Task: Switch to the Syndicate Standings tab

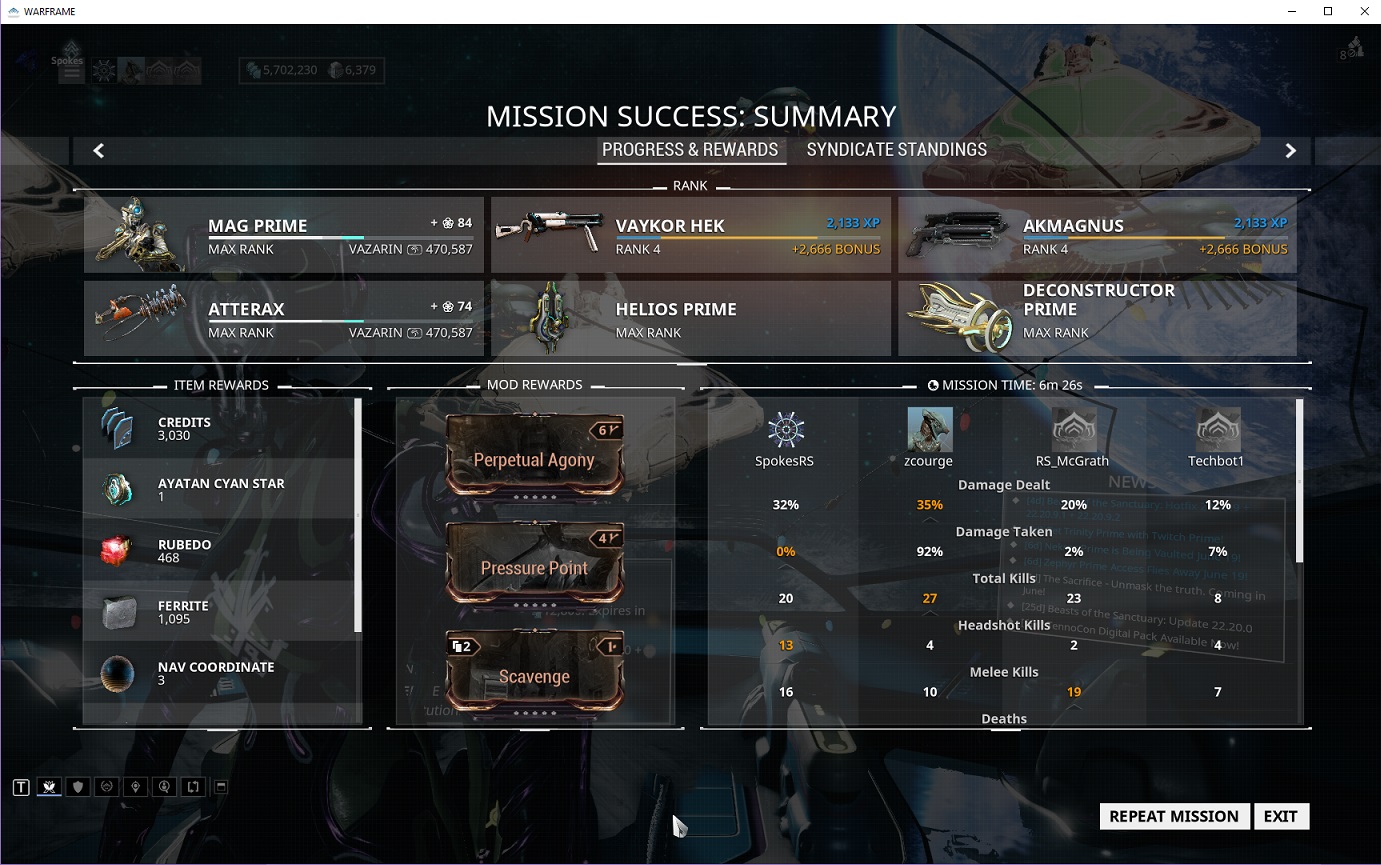Action: (x=896, y=150)
